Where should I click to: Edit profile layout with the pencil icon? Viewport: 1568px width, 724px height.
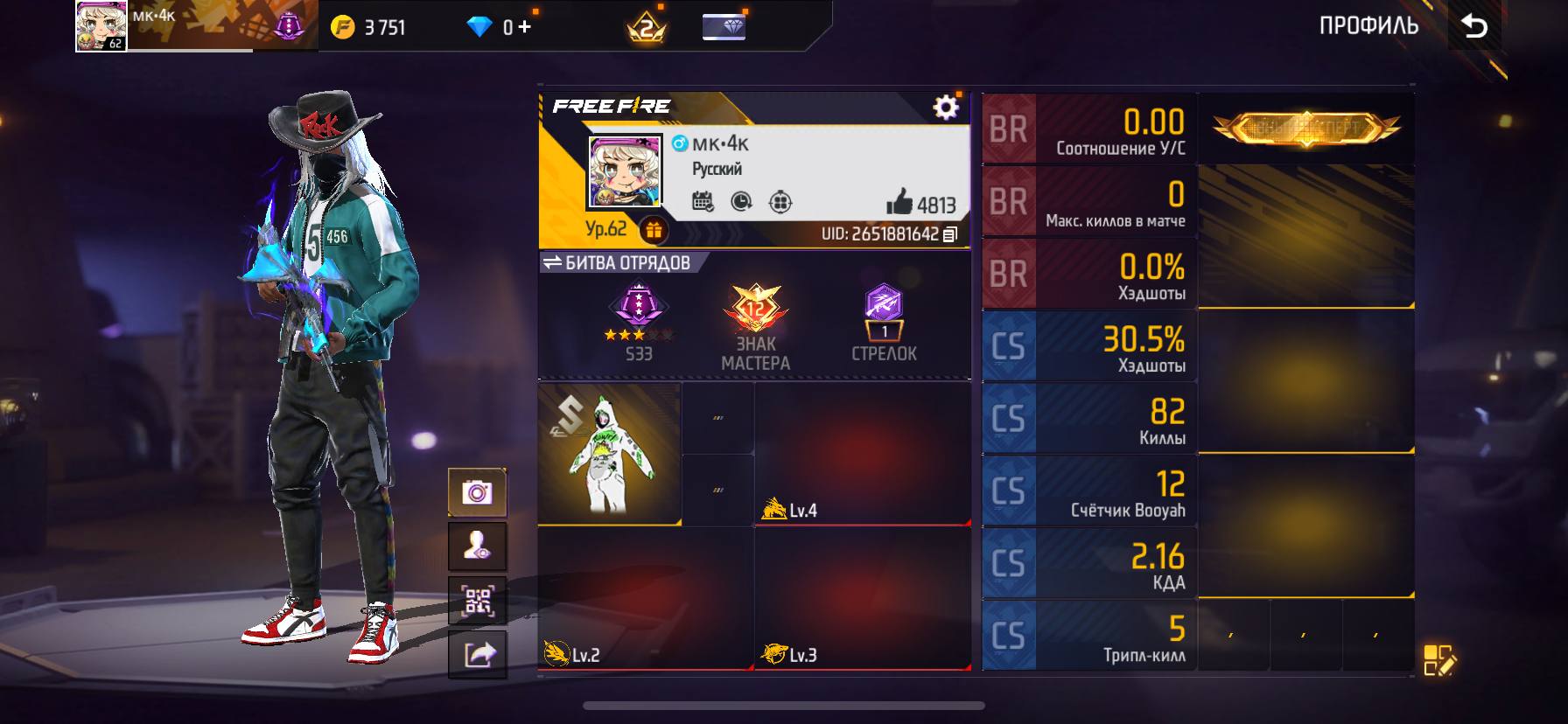pyautogui.click(x=1438, y=661)
